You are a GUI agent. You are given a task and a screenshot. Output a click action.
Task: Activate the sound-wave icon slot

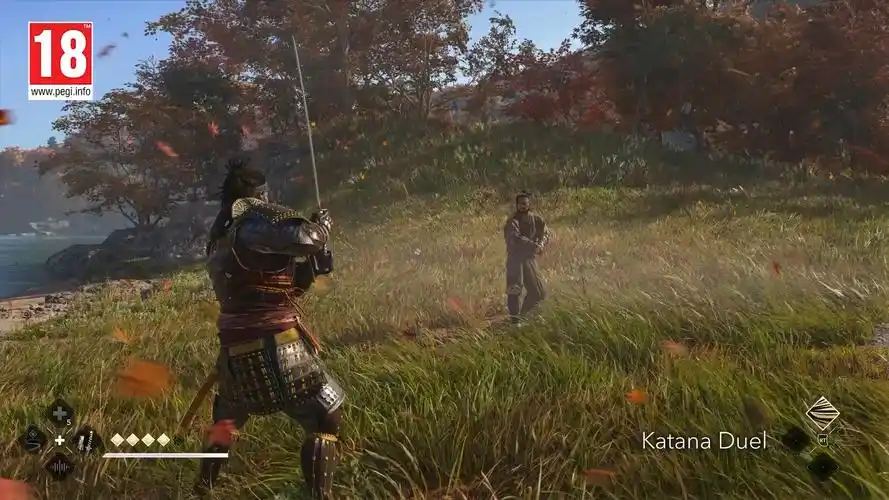[59, 465]
